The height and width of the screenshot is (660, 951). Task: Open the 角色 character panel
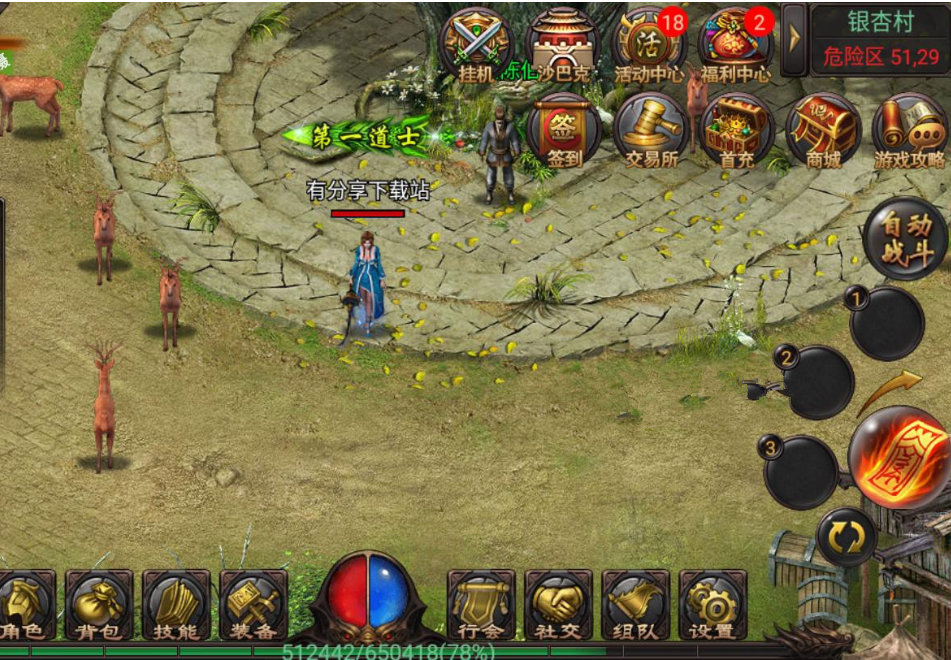click(x=24, y=604)
